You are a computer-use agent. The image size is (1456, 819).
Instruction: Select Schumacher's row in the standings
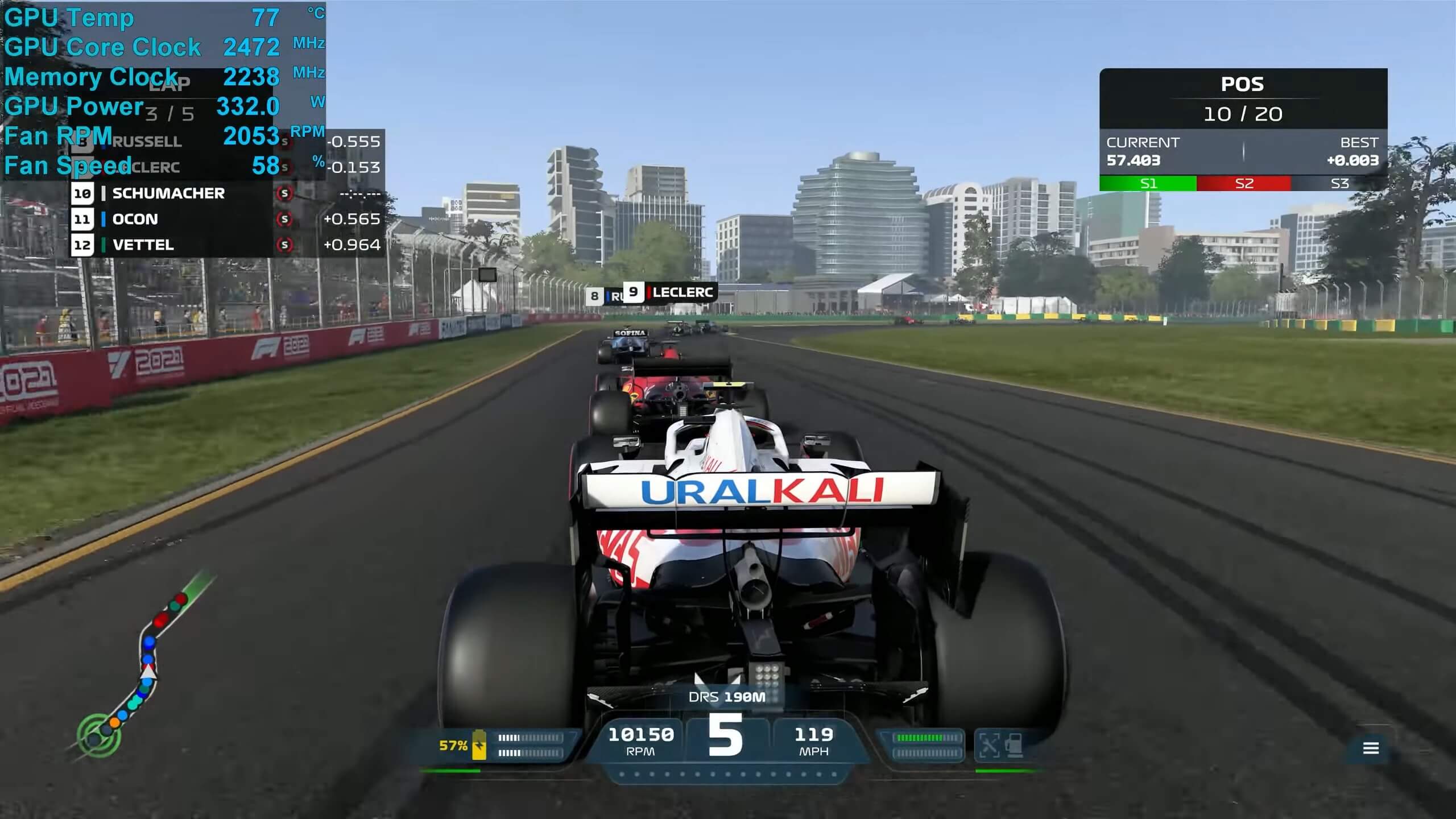click(x=226, y=193)
